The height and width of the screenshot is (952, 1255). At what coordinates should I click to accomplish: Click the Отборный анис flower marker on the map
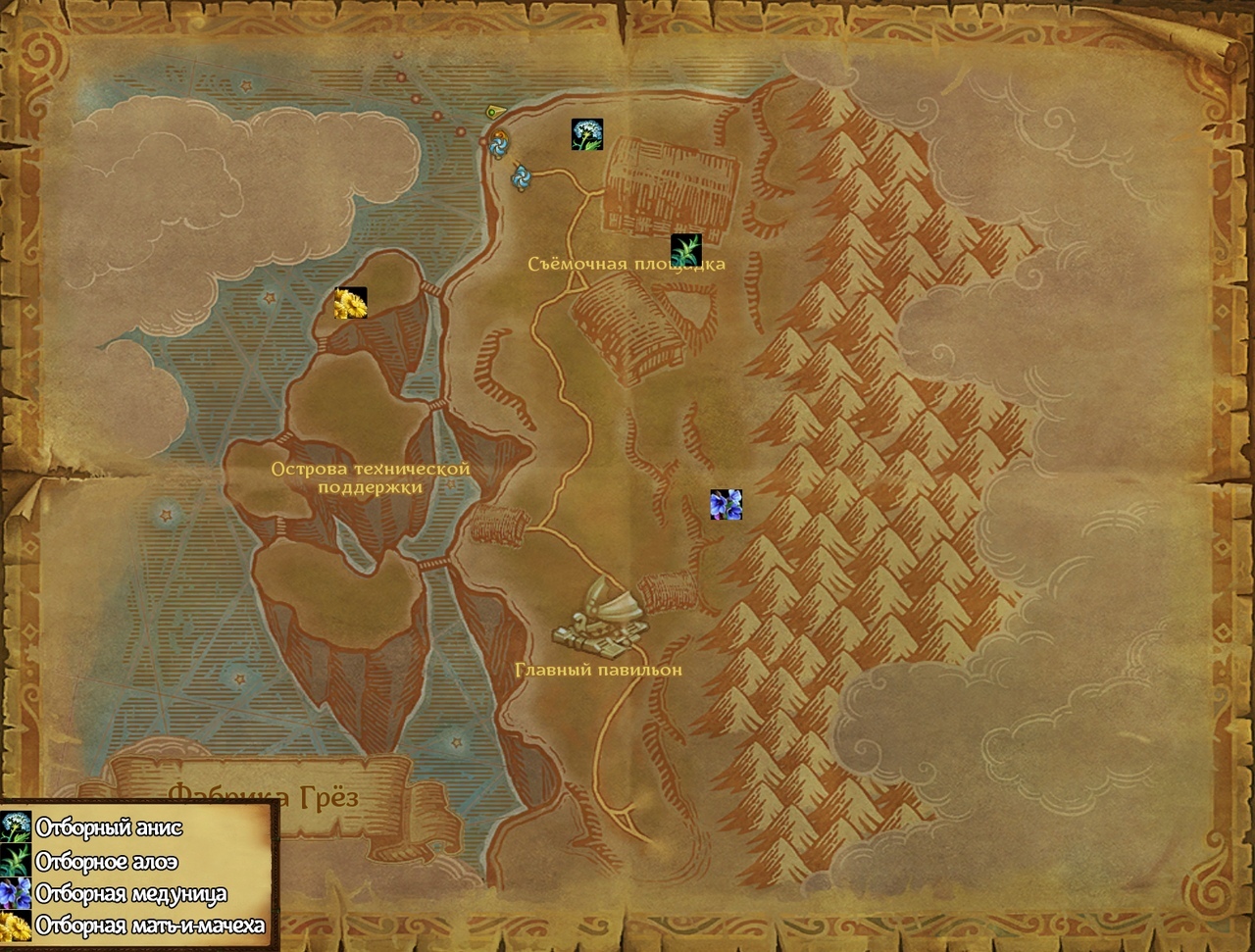(587, 134)
